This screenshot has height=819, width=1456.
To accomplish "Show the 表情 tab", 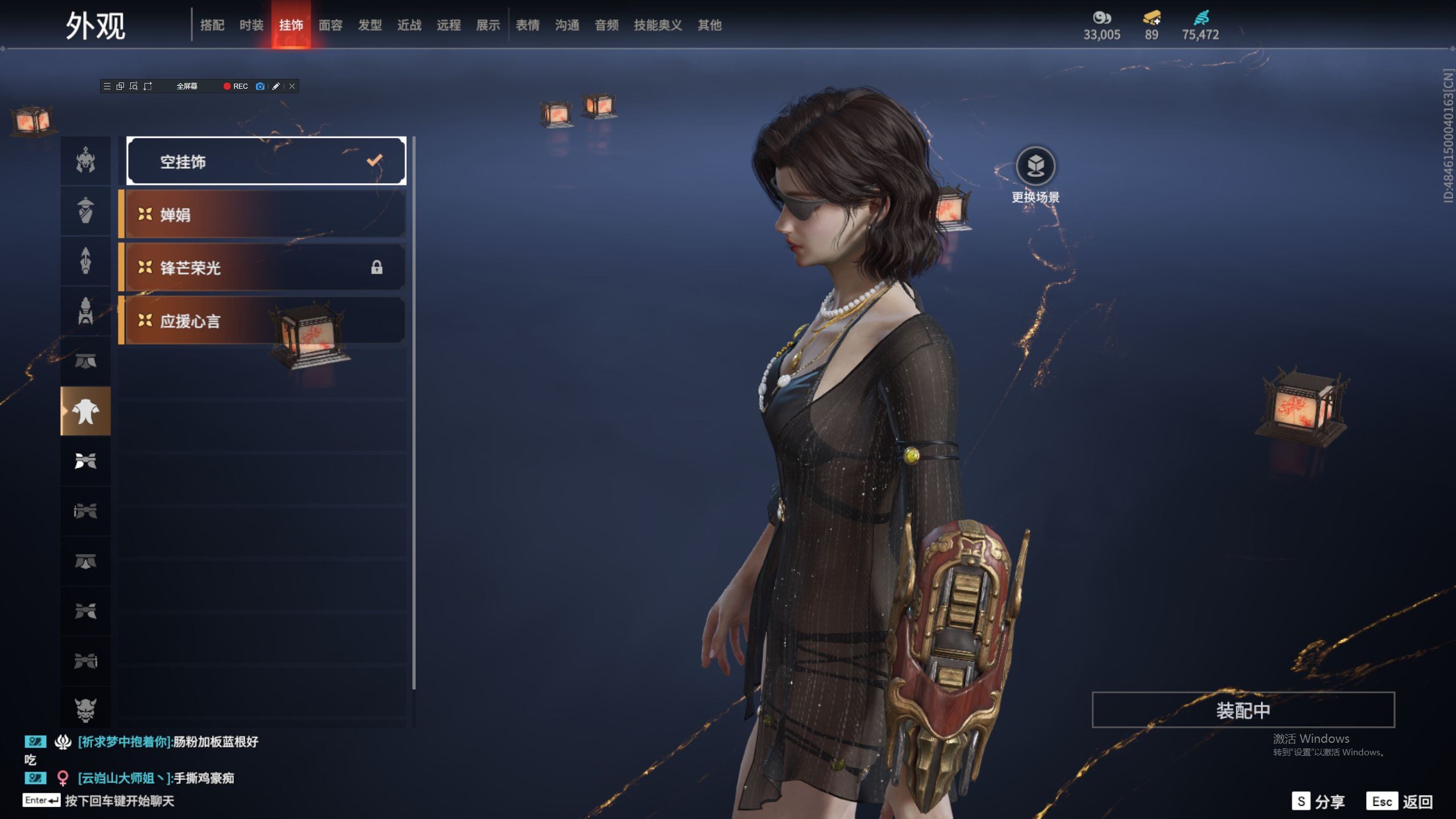I will coord(528,25).
